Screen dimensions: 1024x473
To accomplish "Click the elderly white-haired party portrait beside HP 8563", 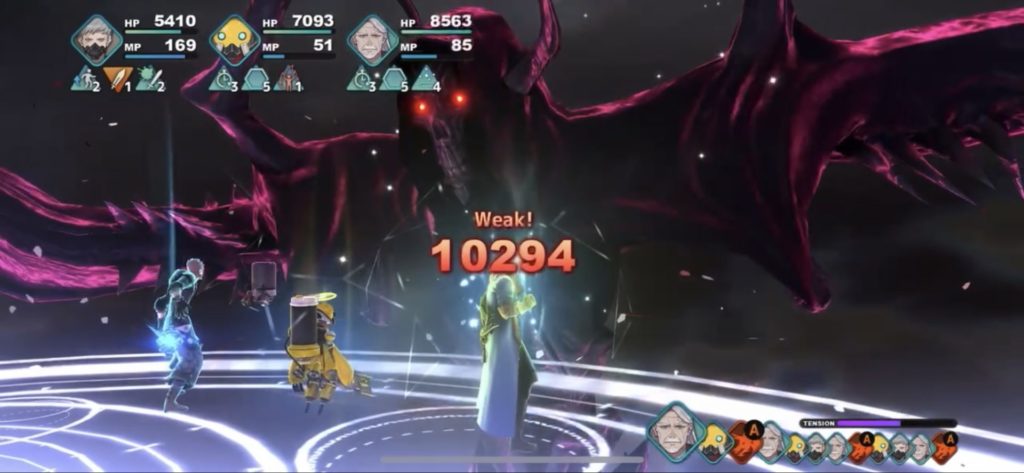I will (x=372, y=40).
